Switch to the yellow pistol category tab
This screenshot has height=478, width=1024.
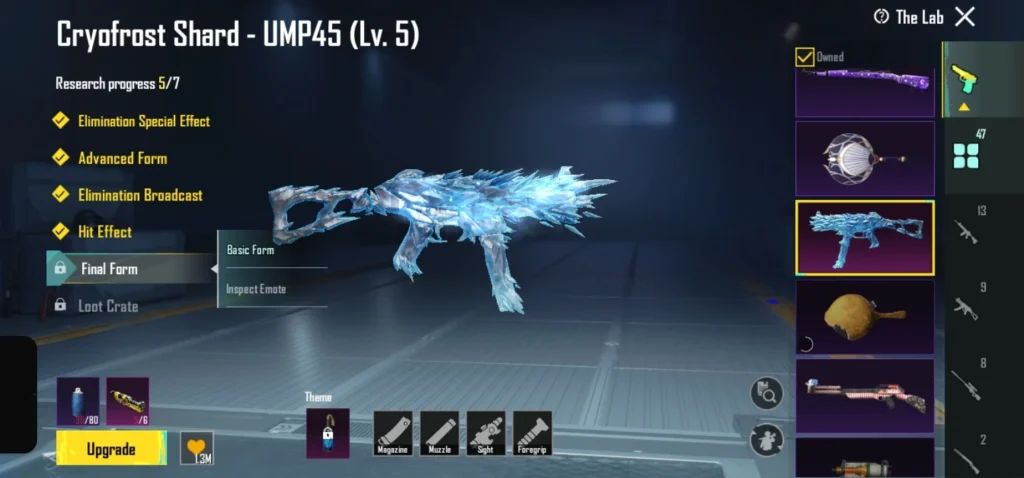coord(965,78)
